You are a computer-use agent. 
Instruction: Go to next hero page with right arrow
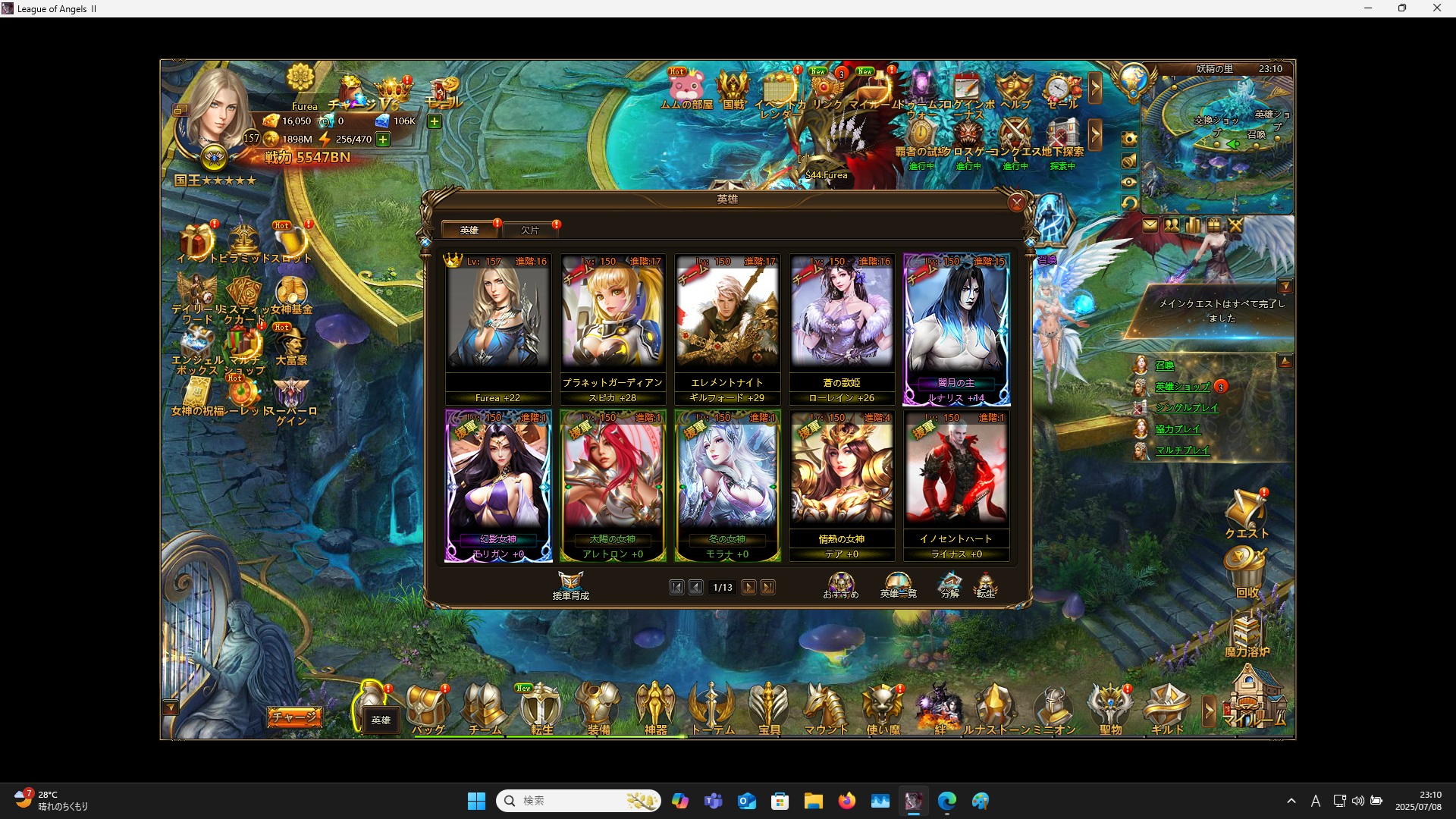749,587
